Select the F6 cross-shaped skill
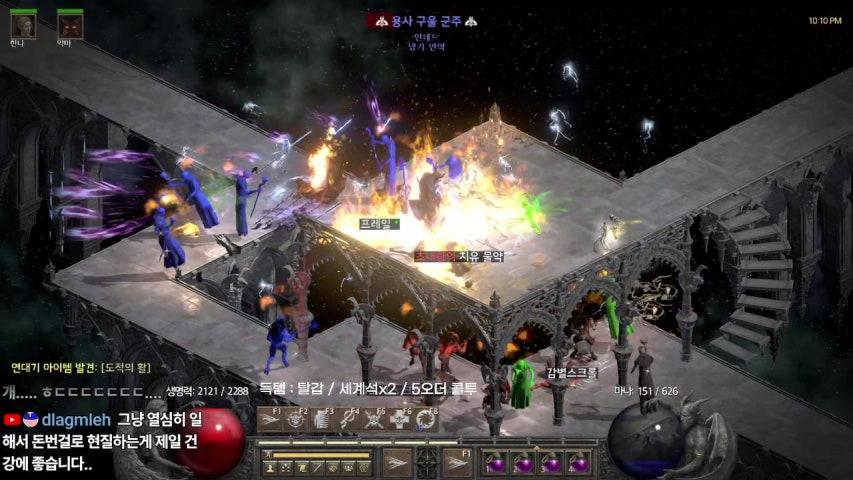 400,420
